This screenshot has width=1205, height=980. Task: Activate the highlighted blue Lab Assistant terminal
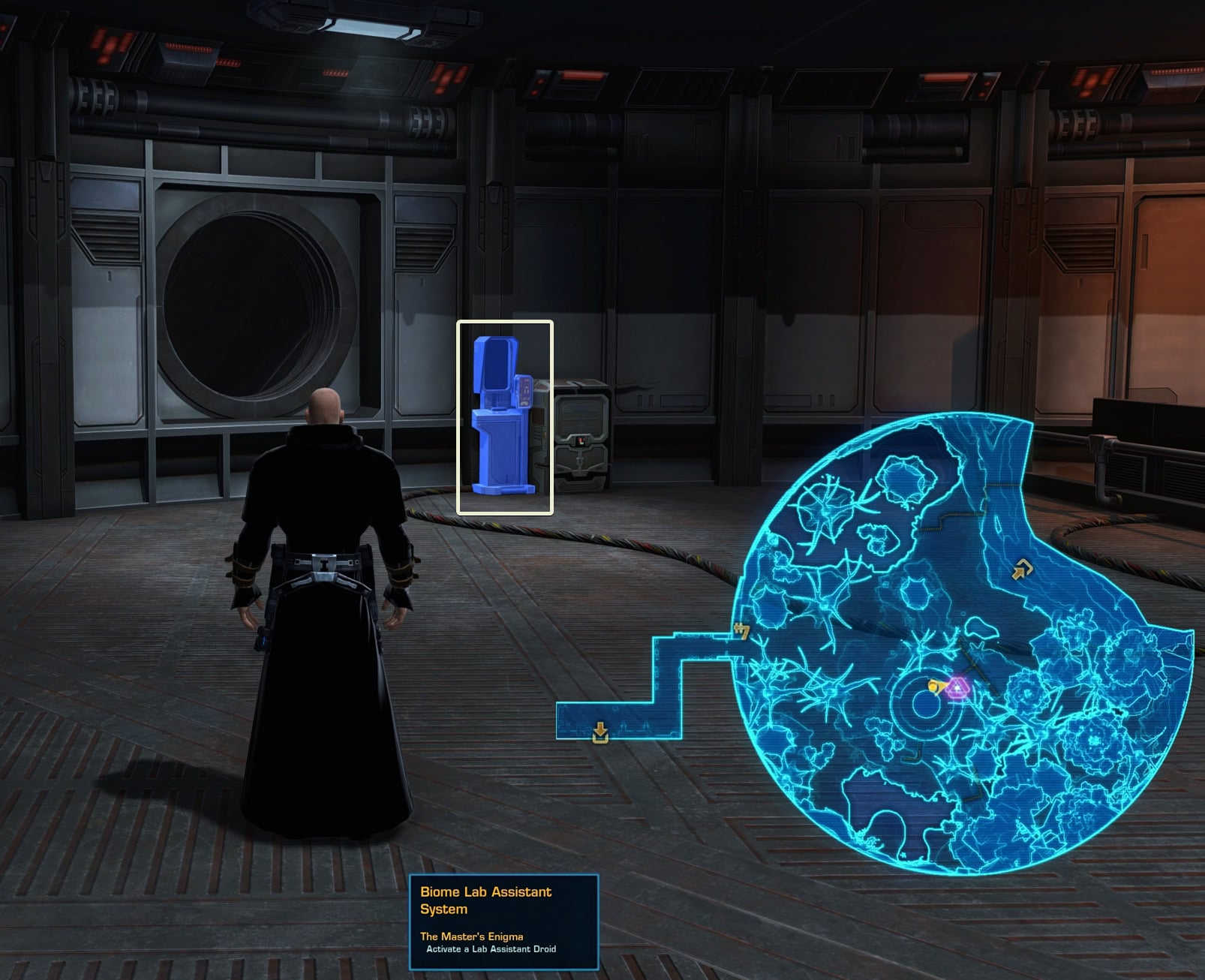tap(504, 417)
